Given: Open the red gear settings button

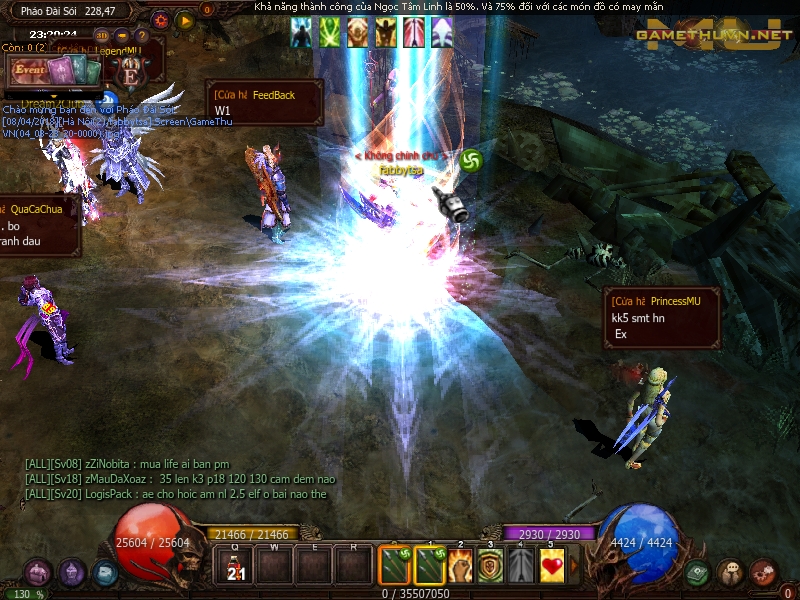Looking at the screenshot, I should point(161,19).
